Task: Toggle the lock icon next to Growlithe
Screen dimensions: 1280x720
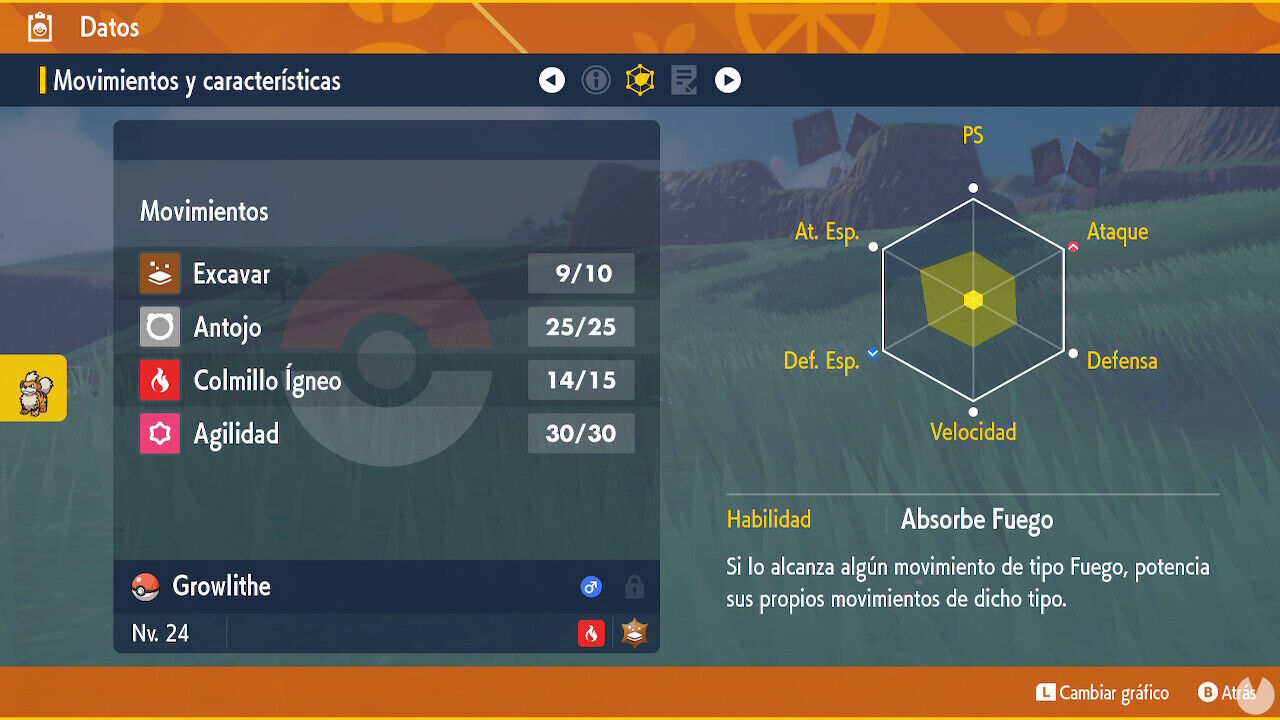Action: (634, 587)
